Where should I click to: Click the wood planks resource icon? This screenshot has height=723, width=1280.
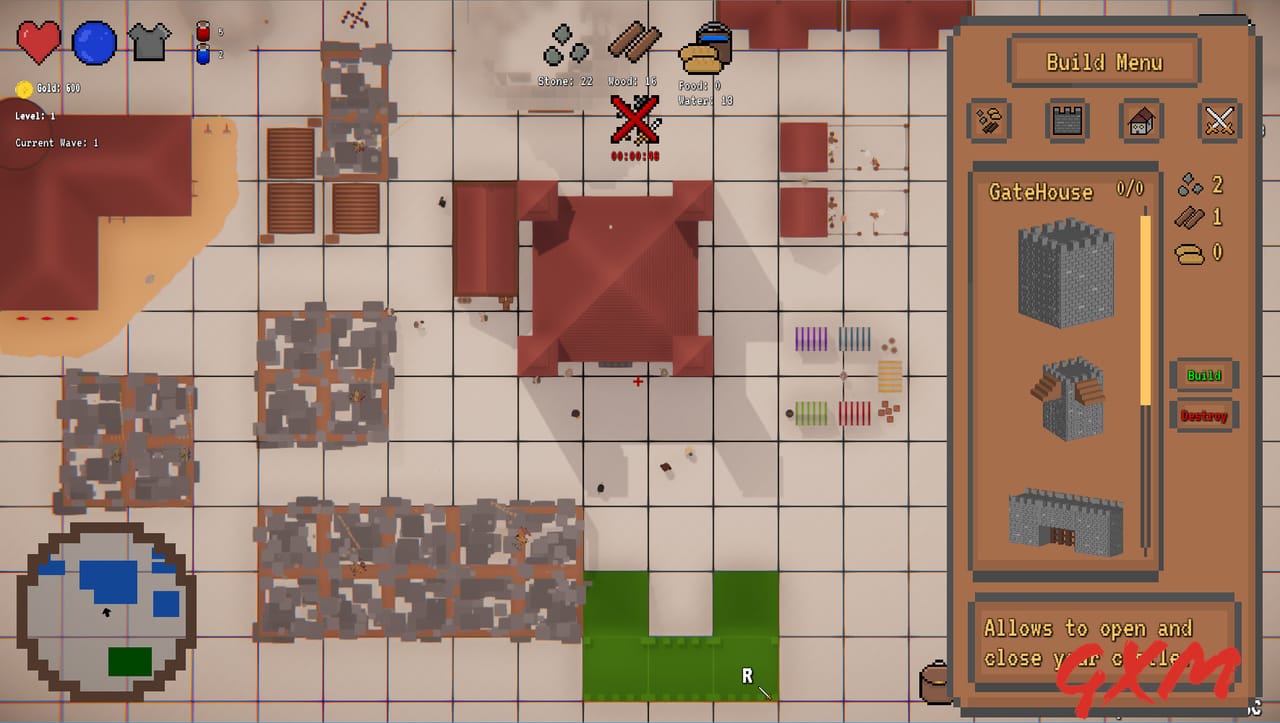[x=633, y=42]
